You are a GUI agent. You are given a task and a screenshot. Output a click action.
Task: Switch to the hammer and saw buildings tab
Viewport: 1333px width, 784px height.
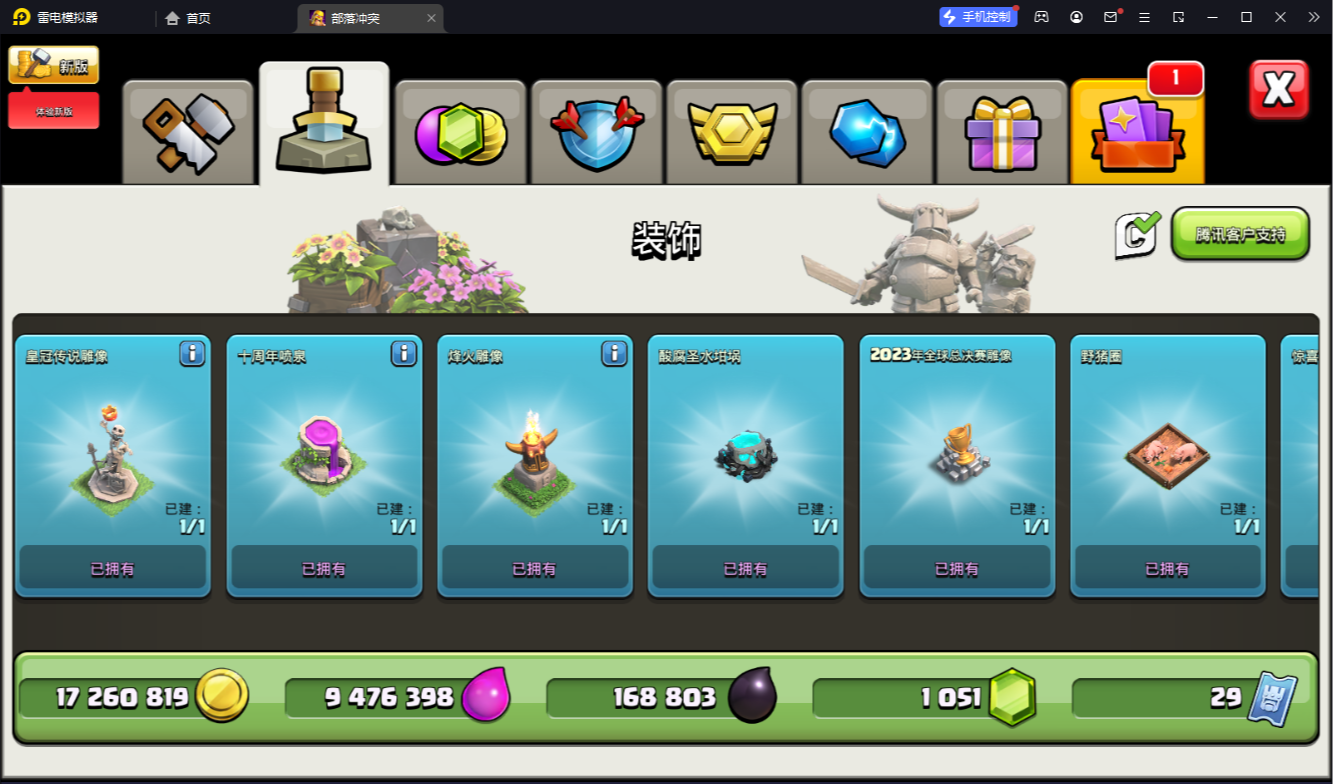coord(188,132)
